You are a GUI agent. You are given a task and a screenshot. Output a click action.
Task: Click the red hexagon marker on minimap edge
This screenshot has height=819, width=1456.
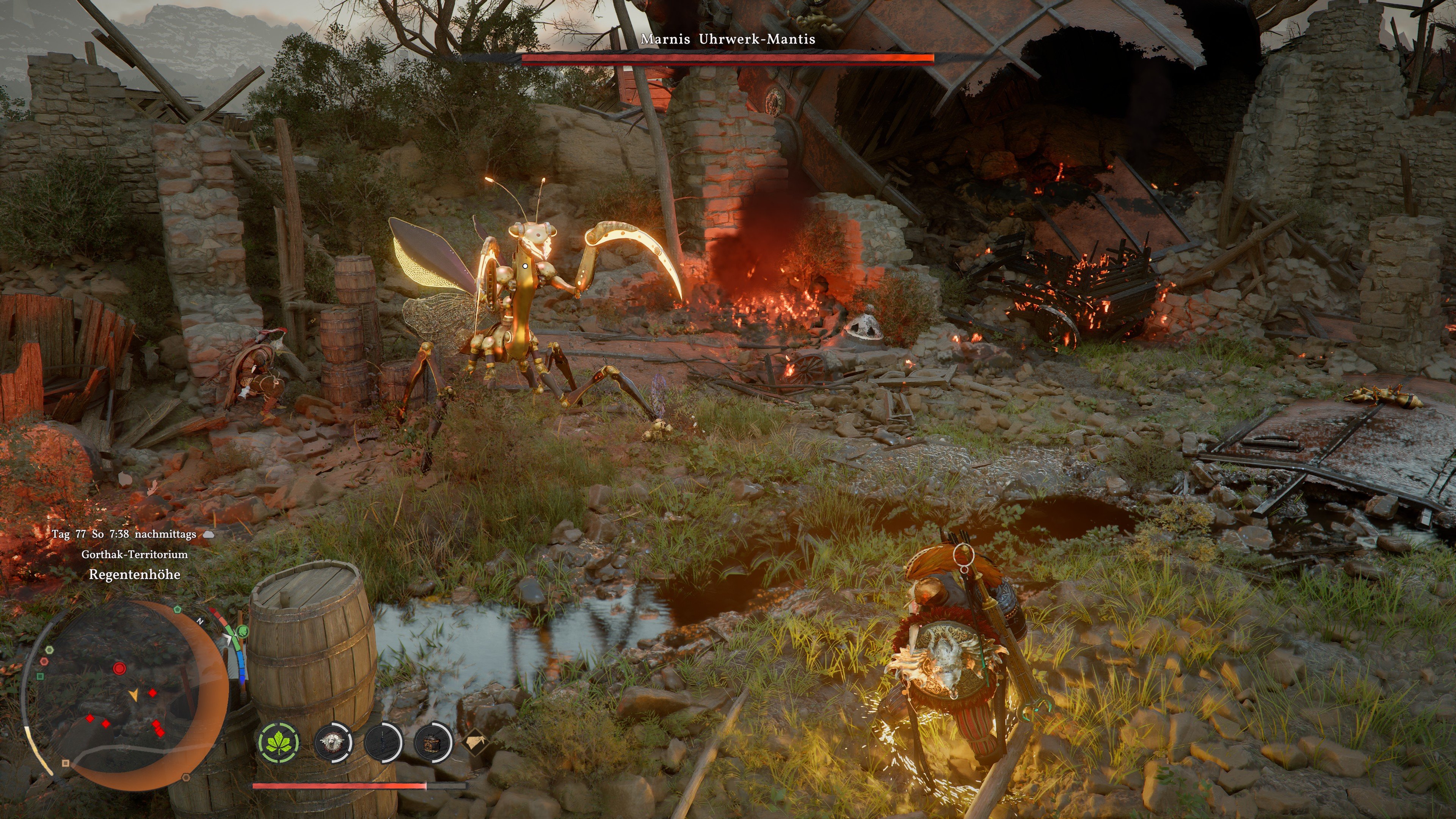[44, 661]
